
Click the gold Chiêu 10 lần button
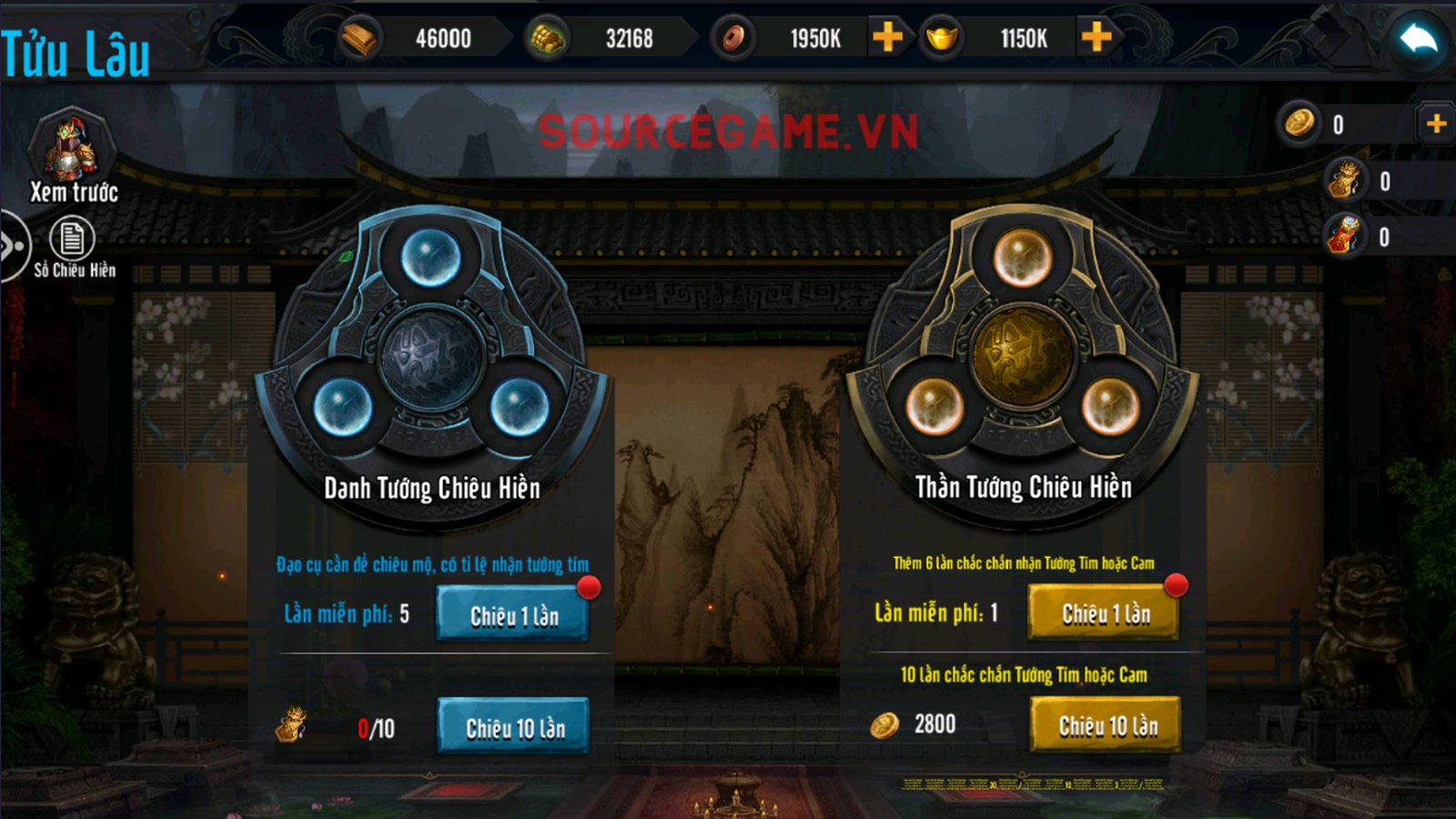pos(1107,725)
